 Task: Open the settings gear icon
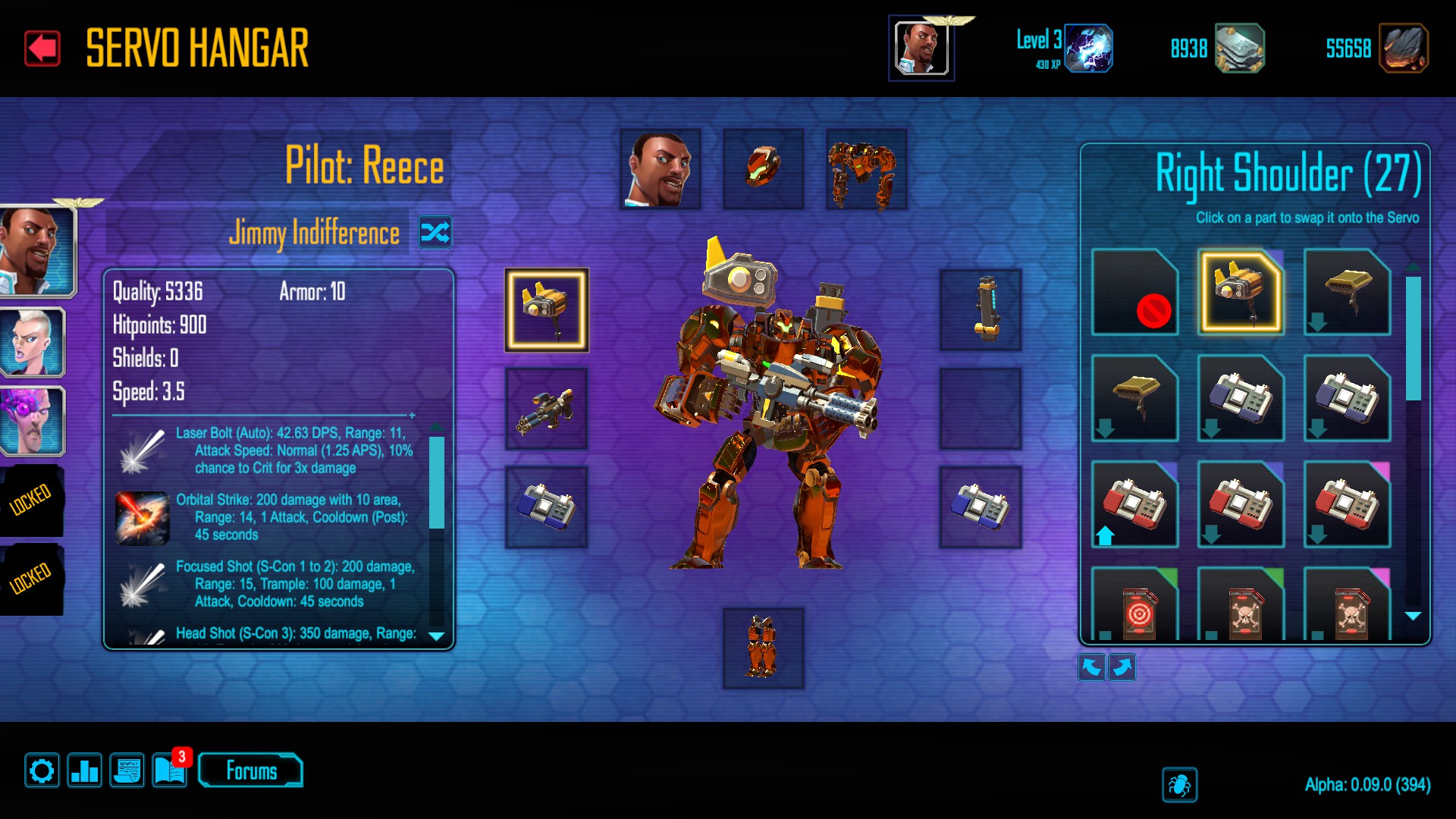click(x=42, y=771)
